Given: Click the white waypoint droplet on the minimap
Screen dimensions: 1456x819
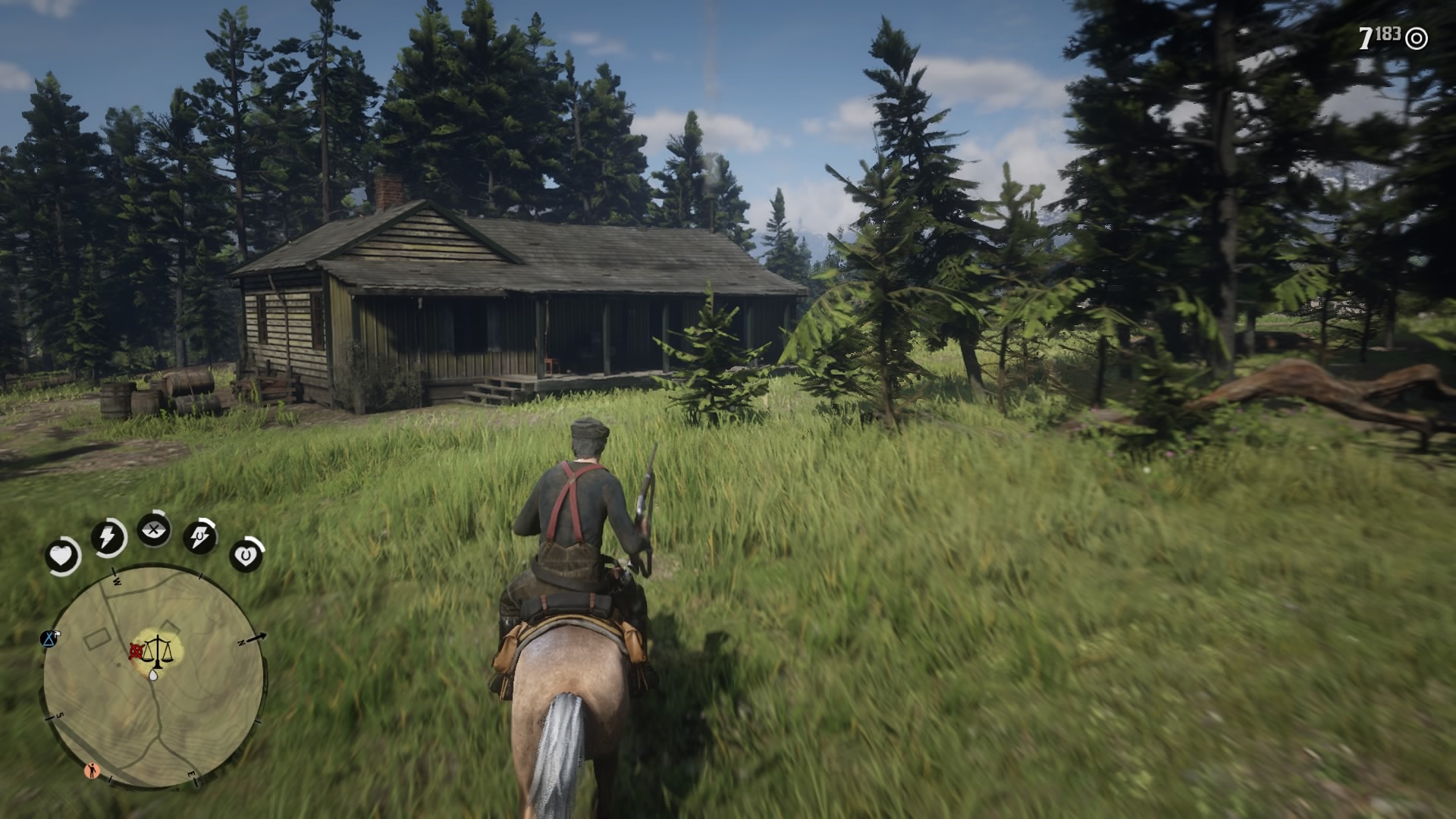Looking at the screenshot, I should (153, 676).
